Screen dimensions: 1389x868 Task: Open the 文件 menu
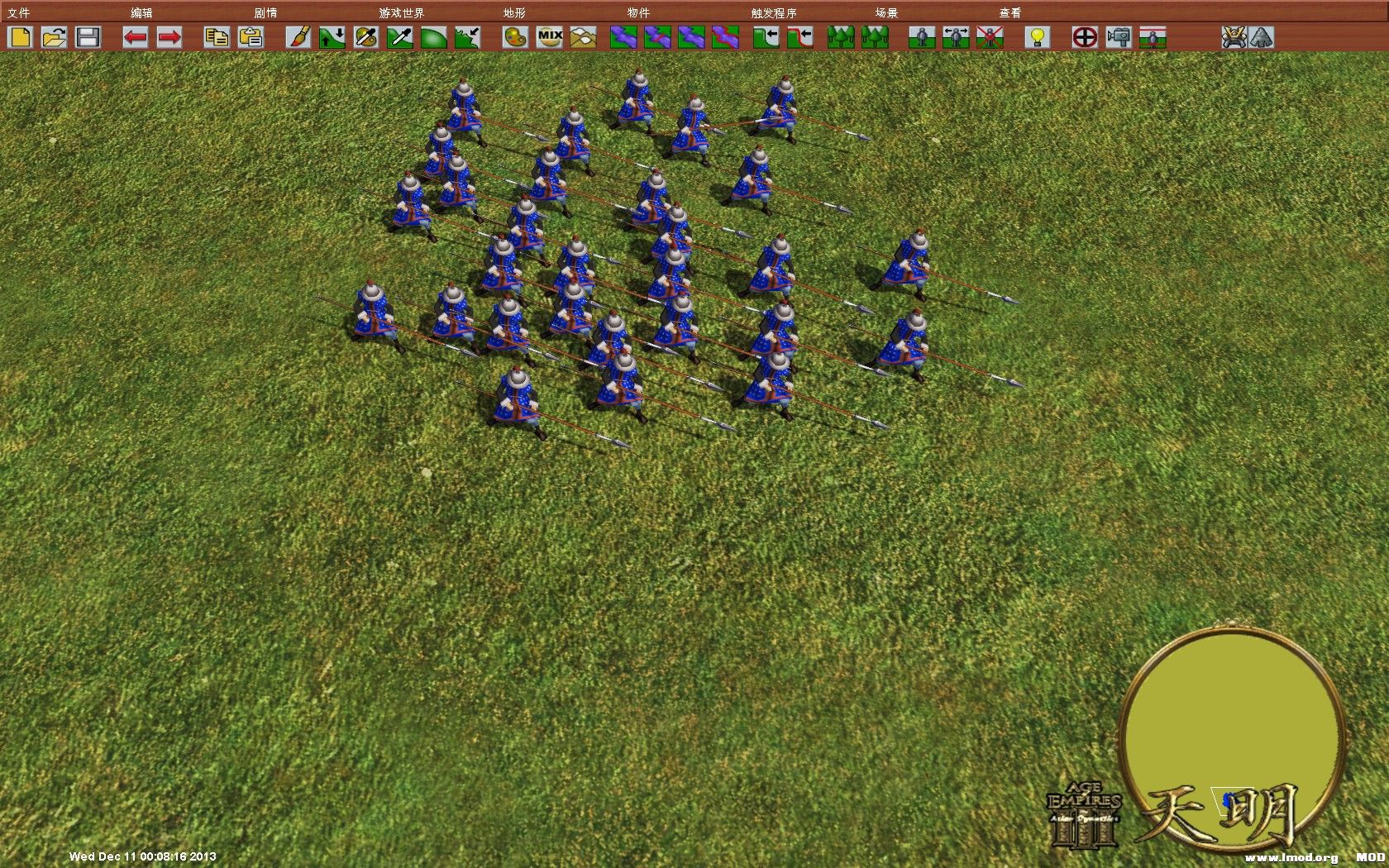(x=17, y=12)
